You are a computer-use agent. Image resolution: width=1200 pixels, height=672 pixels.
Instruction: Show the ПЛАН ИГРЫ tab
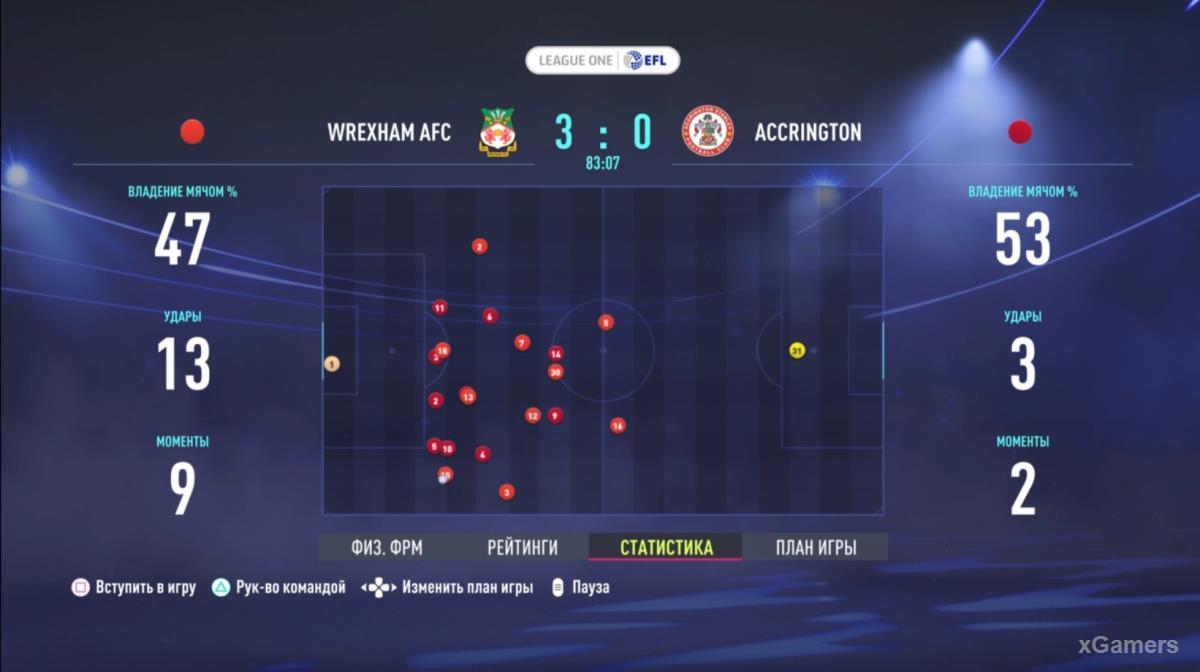coord(816,547)
